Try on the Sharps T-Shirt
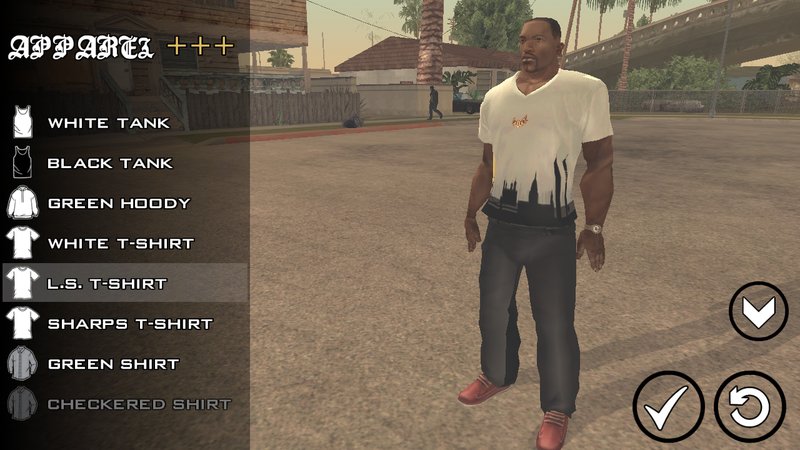Viewport: 800px width, 450px height. tap(130, 324)
